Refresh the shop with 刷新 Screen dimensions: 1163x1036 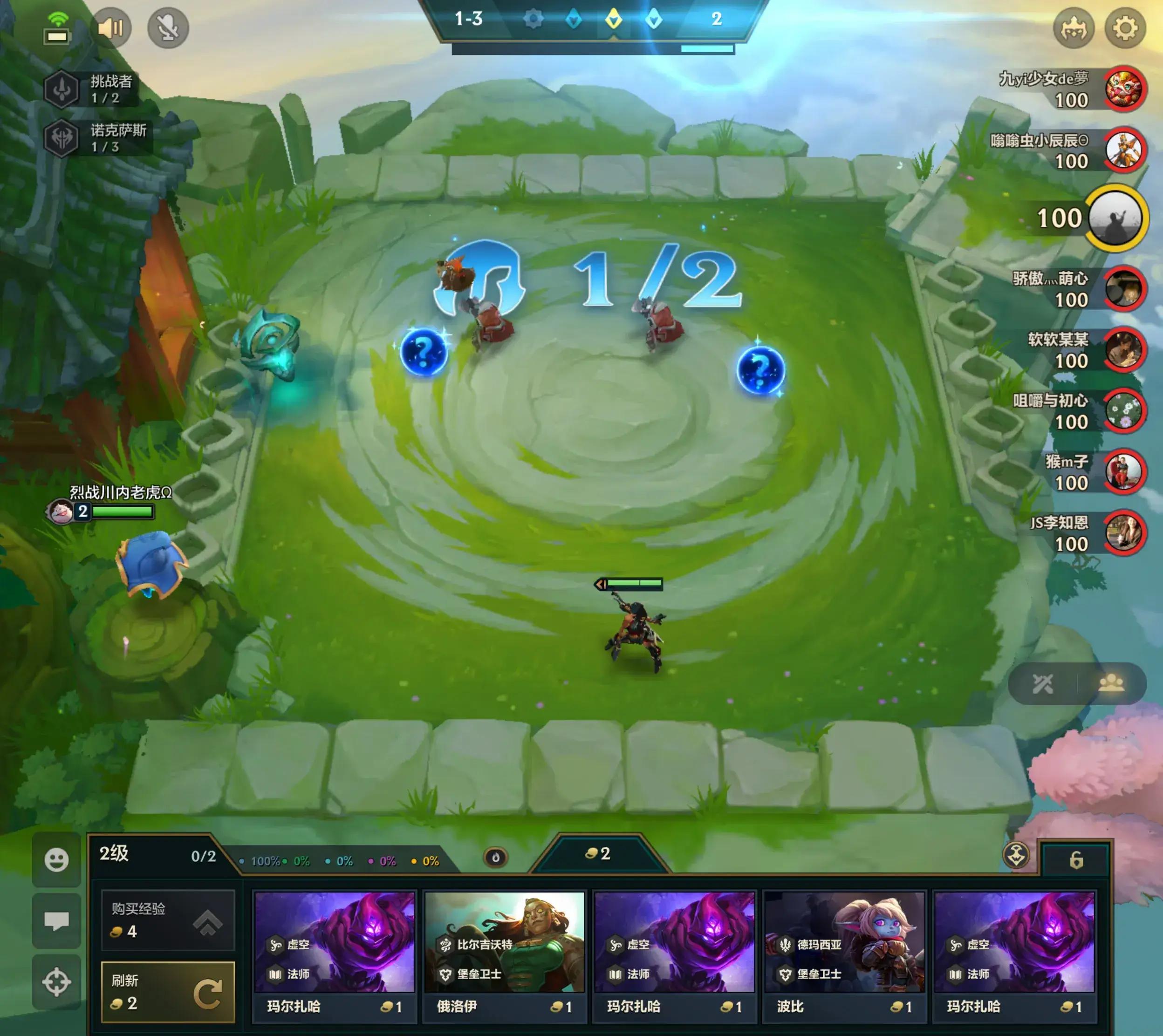[168, 992]
